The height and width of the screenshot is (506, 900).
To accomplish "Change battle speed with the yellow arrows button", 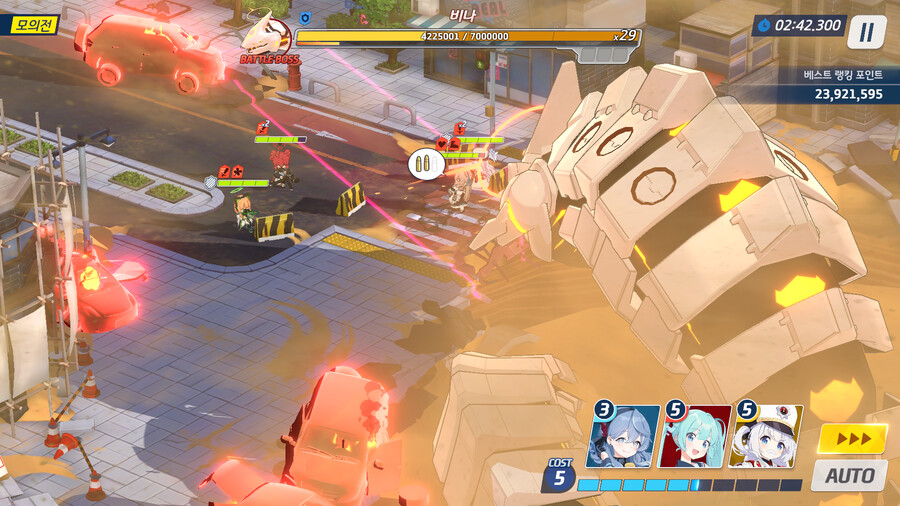I will pos(852,439).
